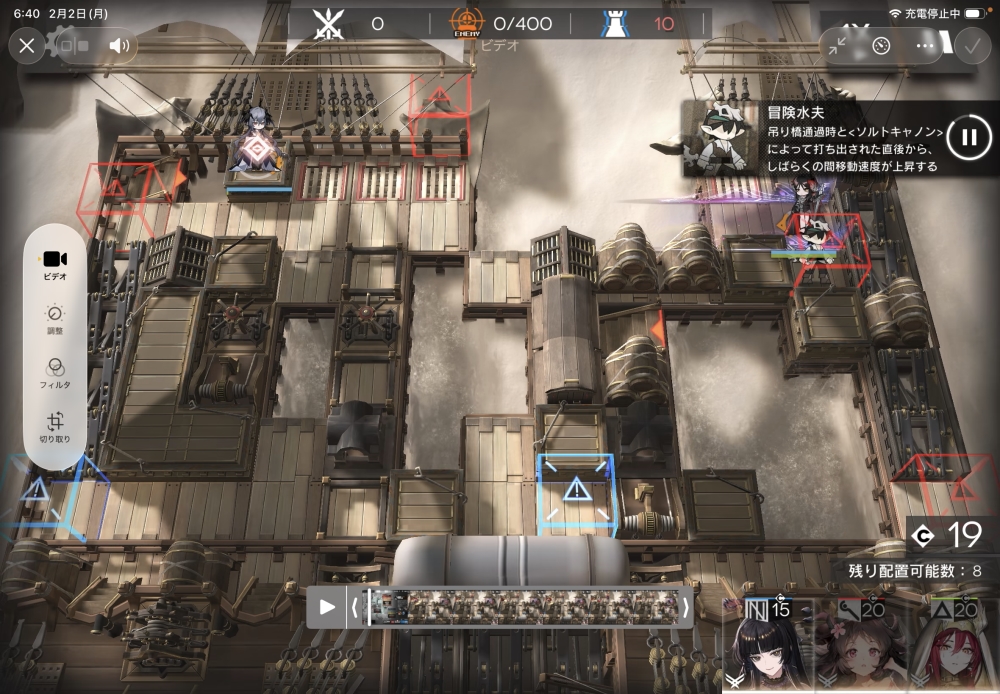Open the playback speed dial icon
1000x694 pixels.
pyautogui.click(x=881, y=45)
